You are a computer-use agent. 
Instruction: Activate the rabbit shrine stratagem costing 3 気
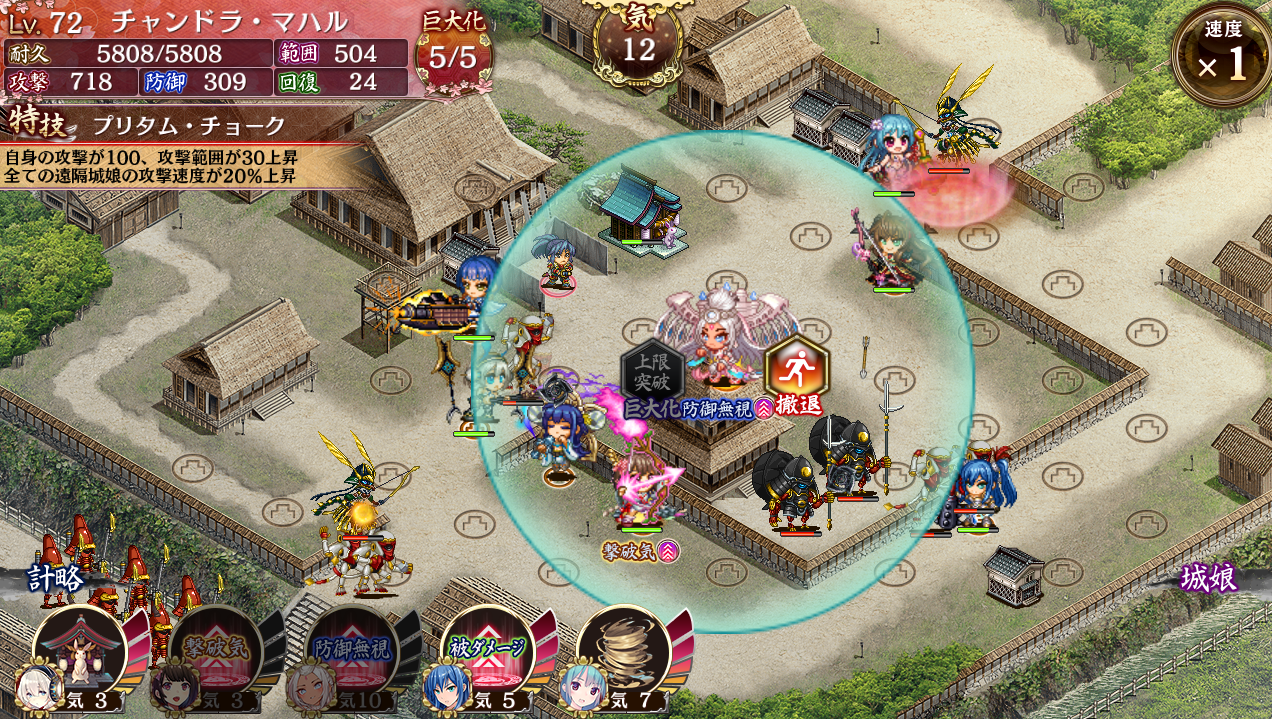click(x=80, y=652)
